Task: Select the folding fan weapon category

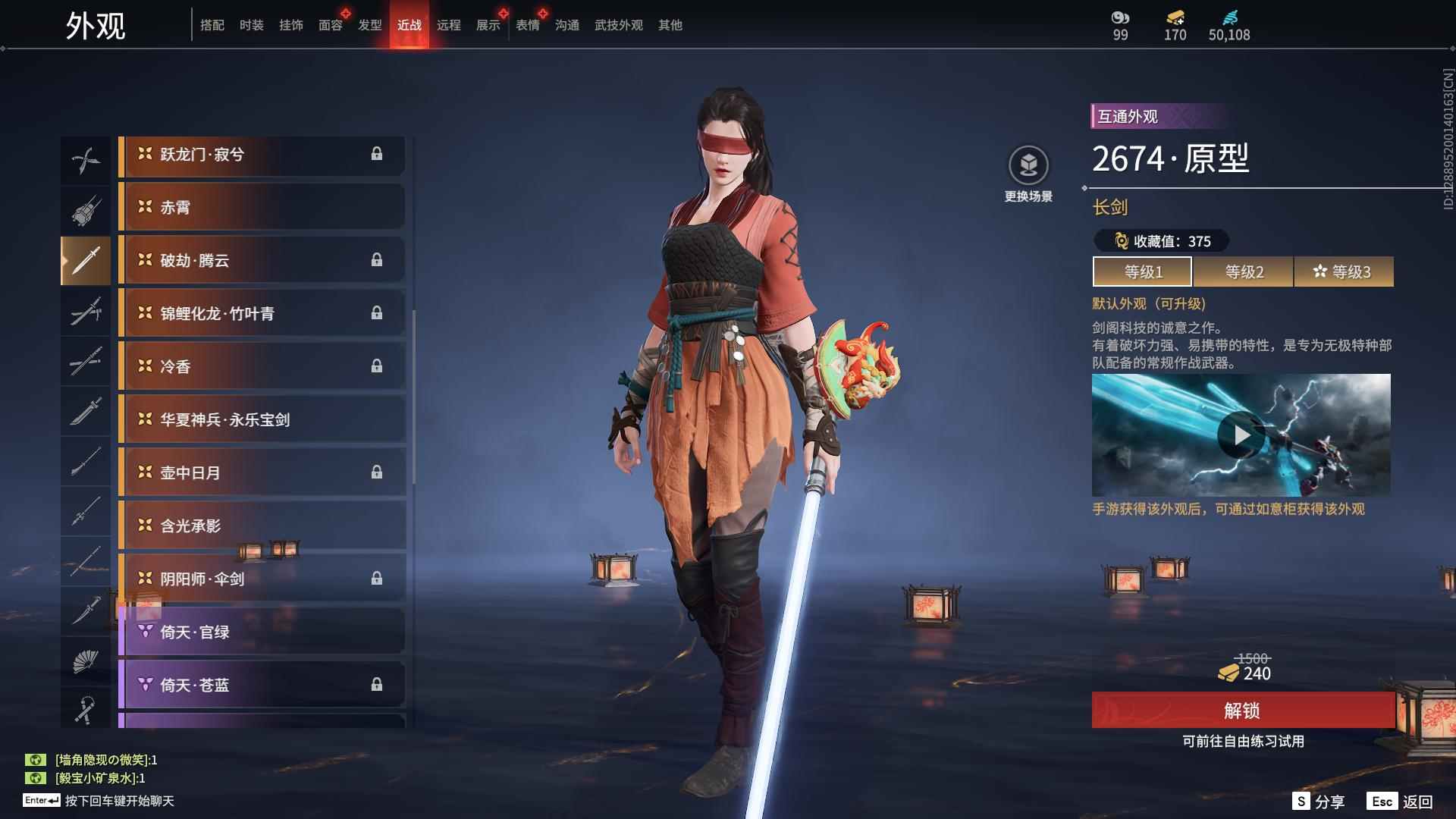Action: click(85, 662)
